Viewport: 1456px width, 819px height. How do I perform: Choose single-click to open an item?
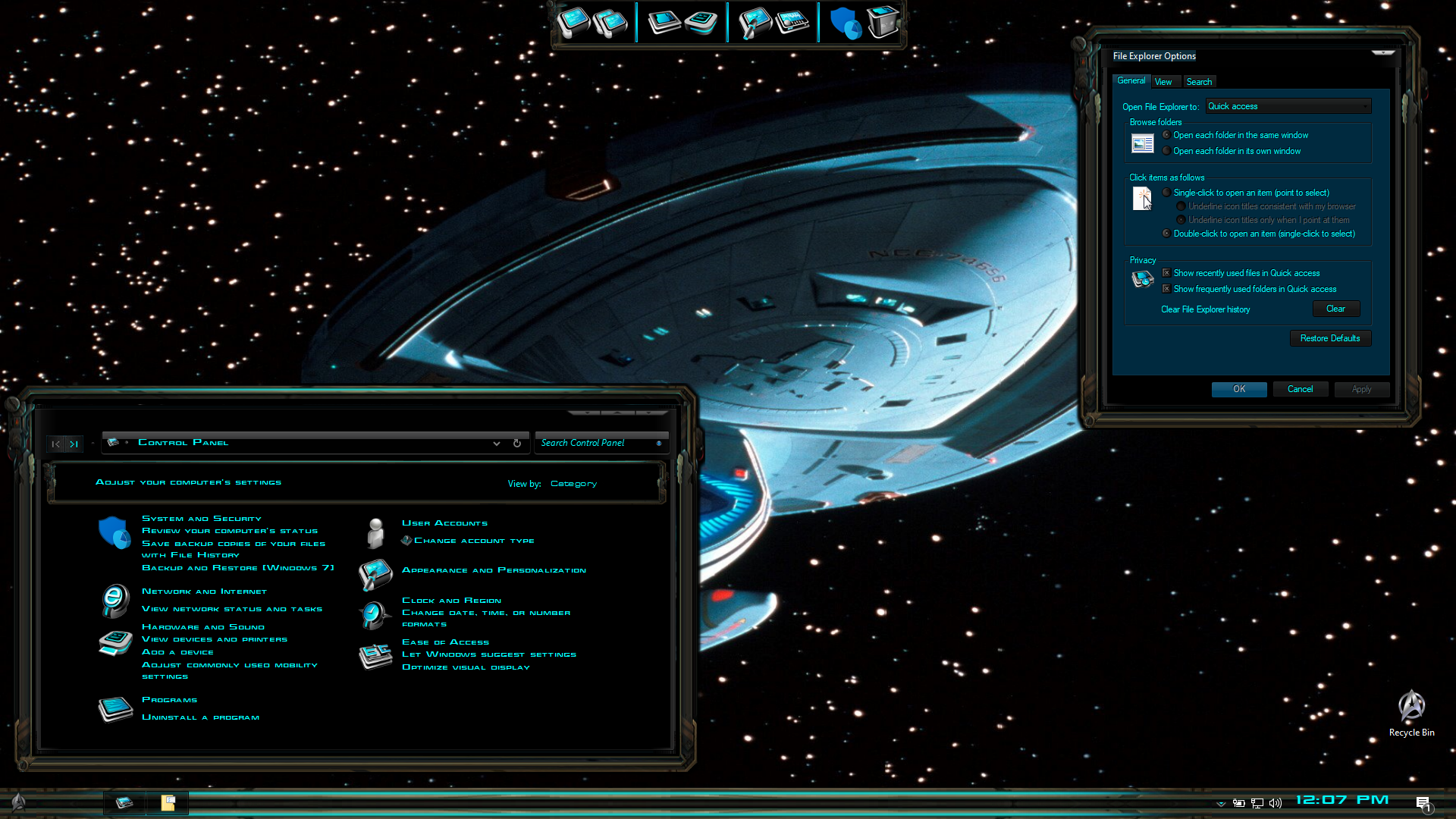point(1167,193)
